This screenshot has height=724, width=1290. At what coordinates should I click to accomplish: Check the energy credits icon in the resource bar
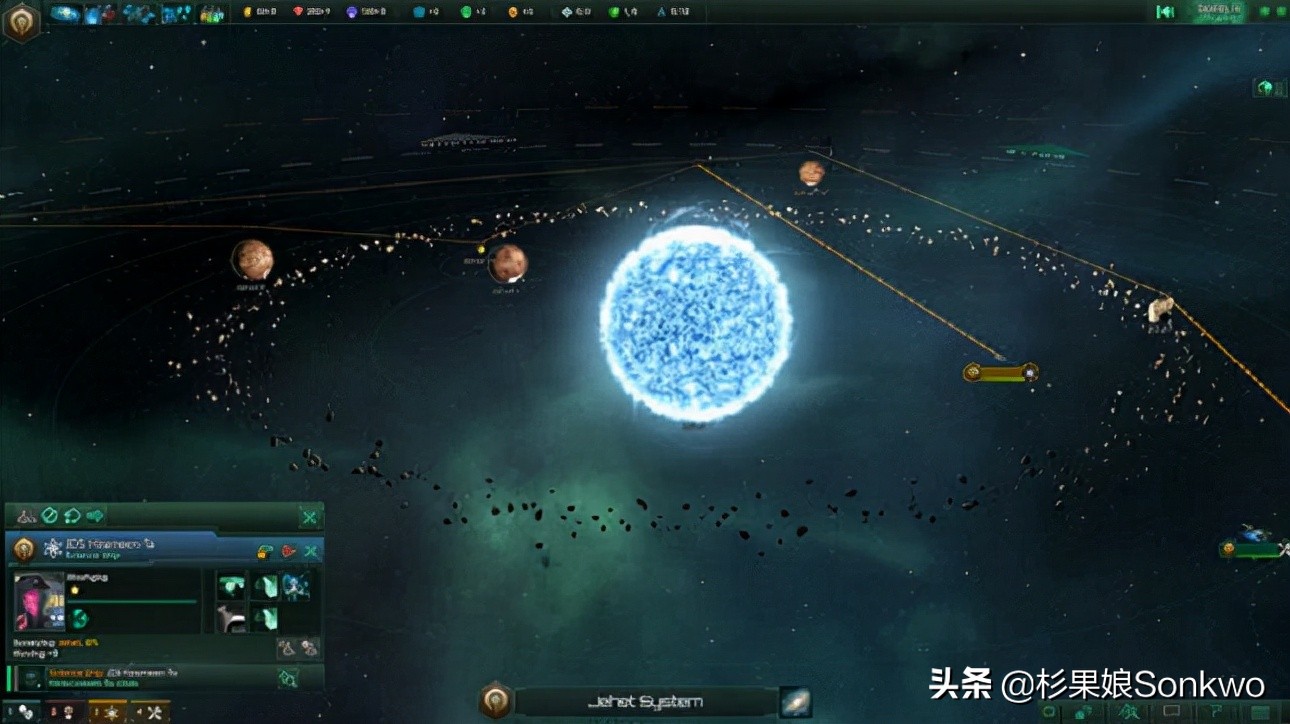247,12
